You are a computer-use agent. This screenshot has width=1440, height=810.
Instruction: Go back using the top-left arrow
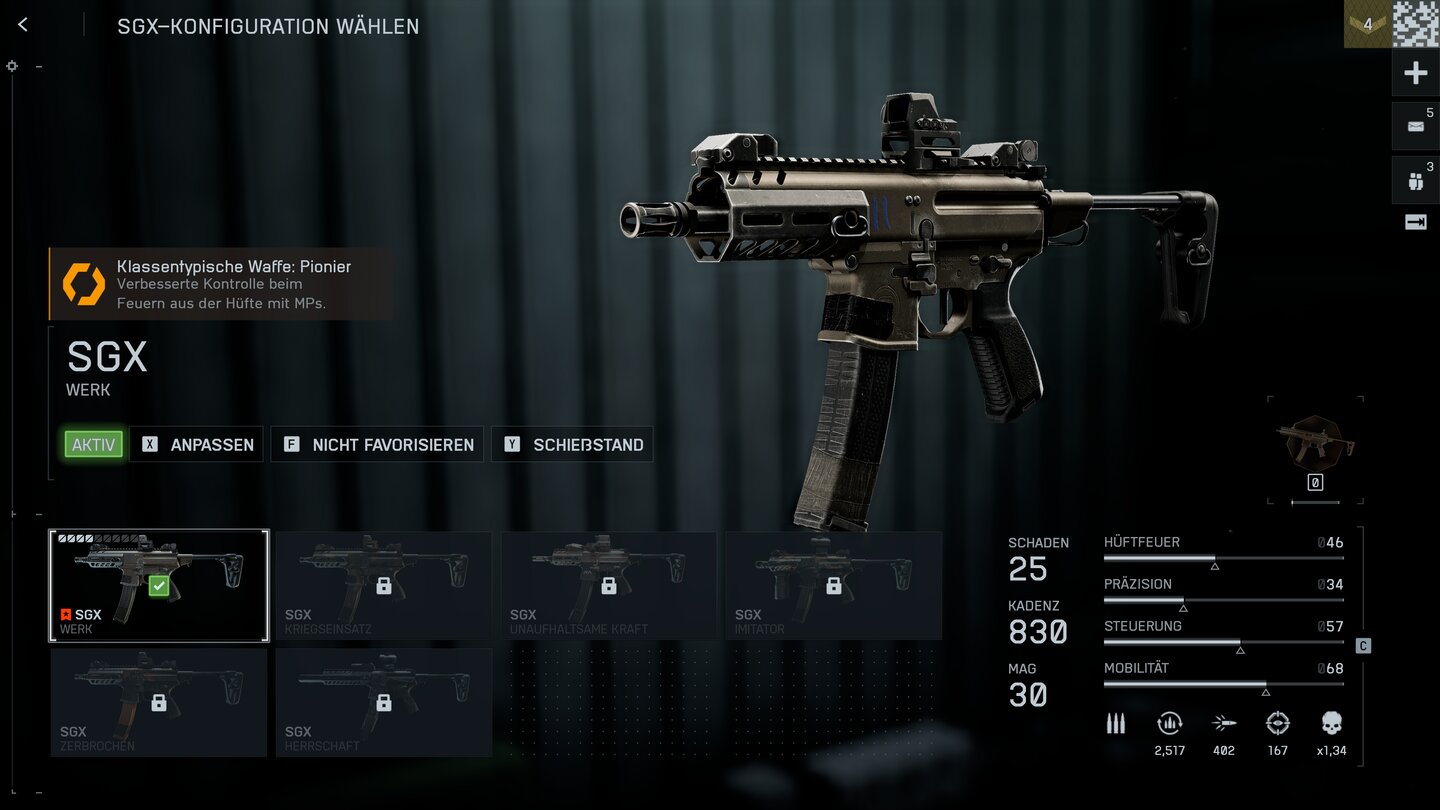pos(23,25)
